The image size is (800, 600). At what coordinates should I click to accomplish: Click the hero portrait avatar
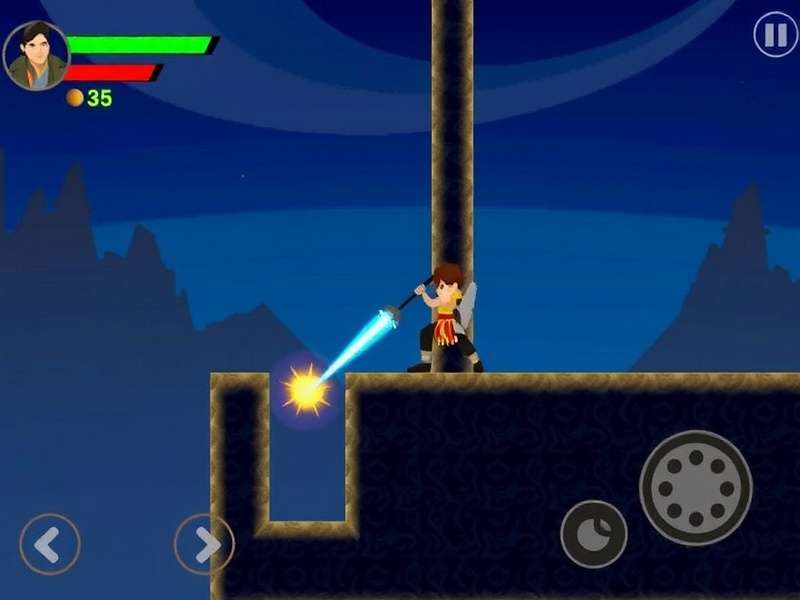(x=36, y=56)
